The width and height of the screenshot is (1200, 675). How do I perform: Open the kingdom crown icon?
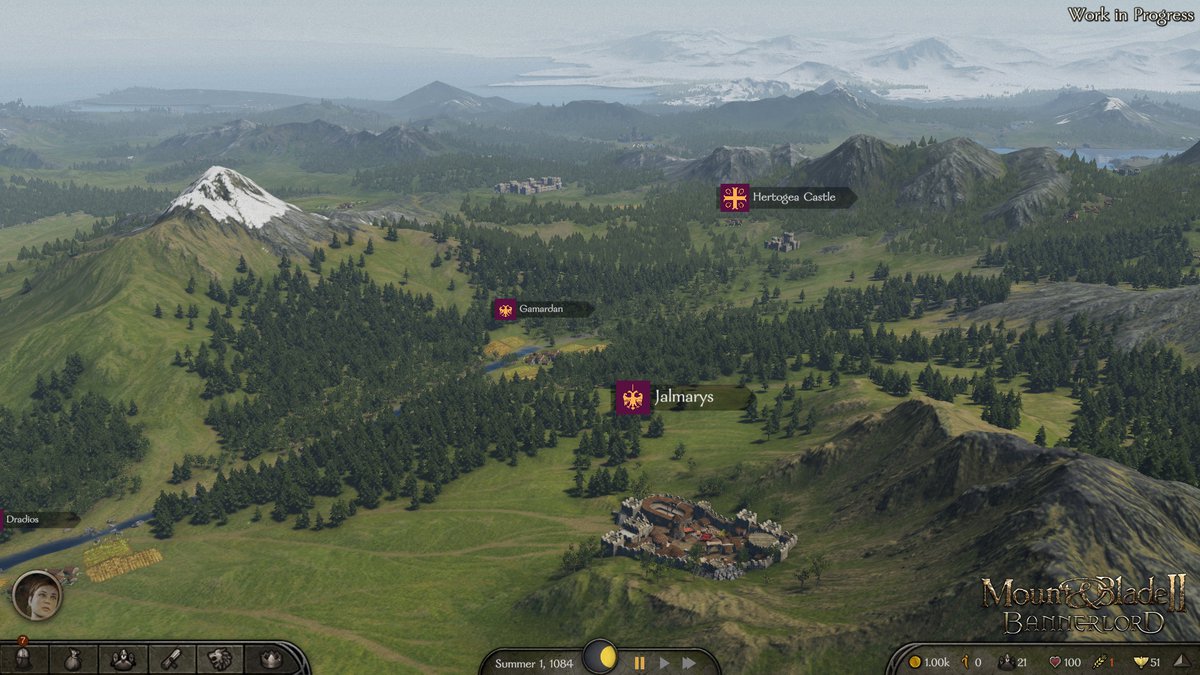pos(270,659)
